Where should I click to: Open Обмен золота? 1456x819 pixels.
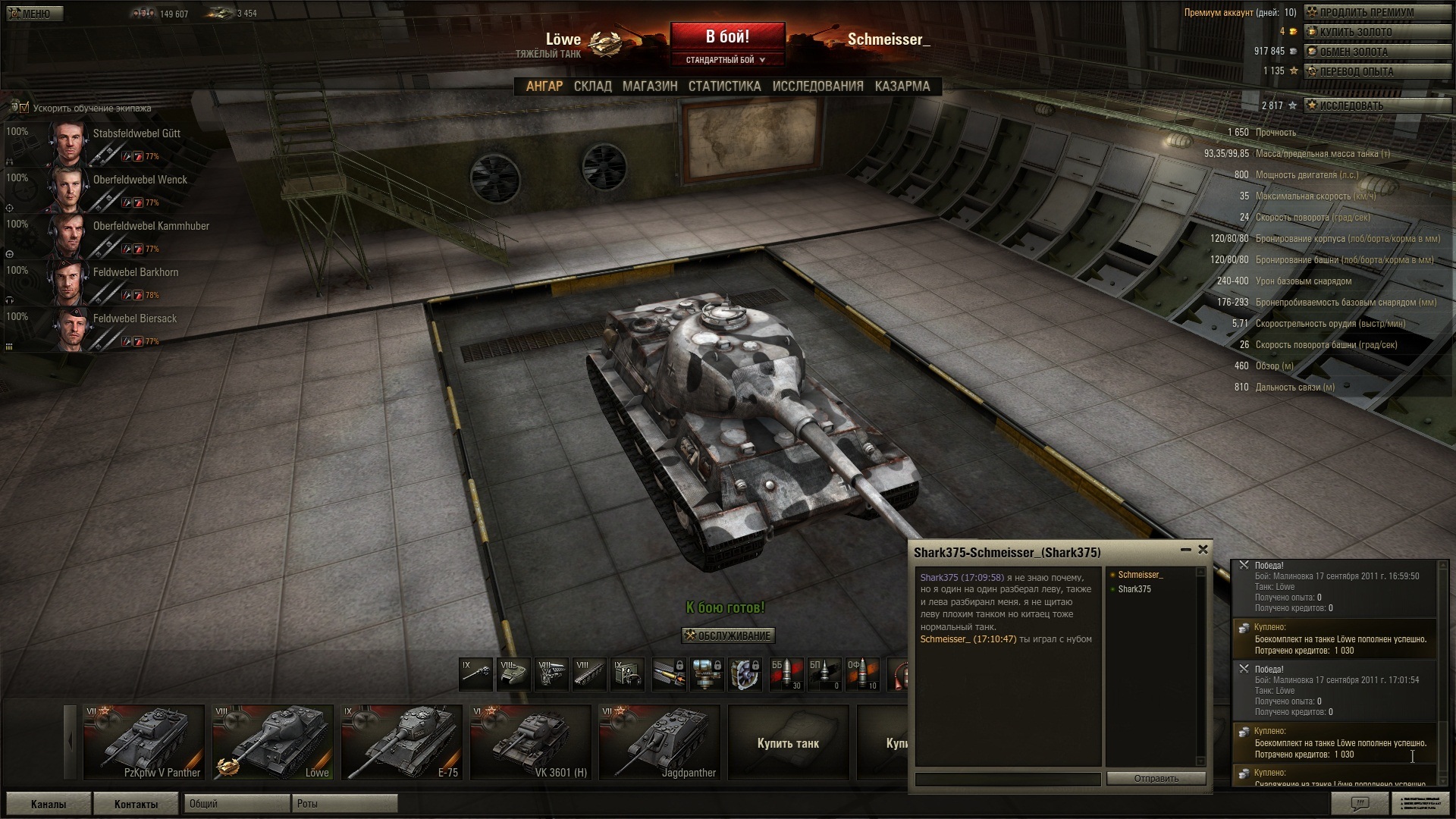point(1353,52)
